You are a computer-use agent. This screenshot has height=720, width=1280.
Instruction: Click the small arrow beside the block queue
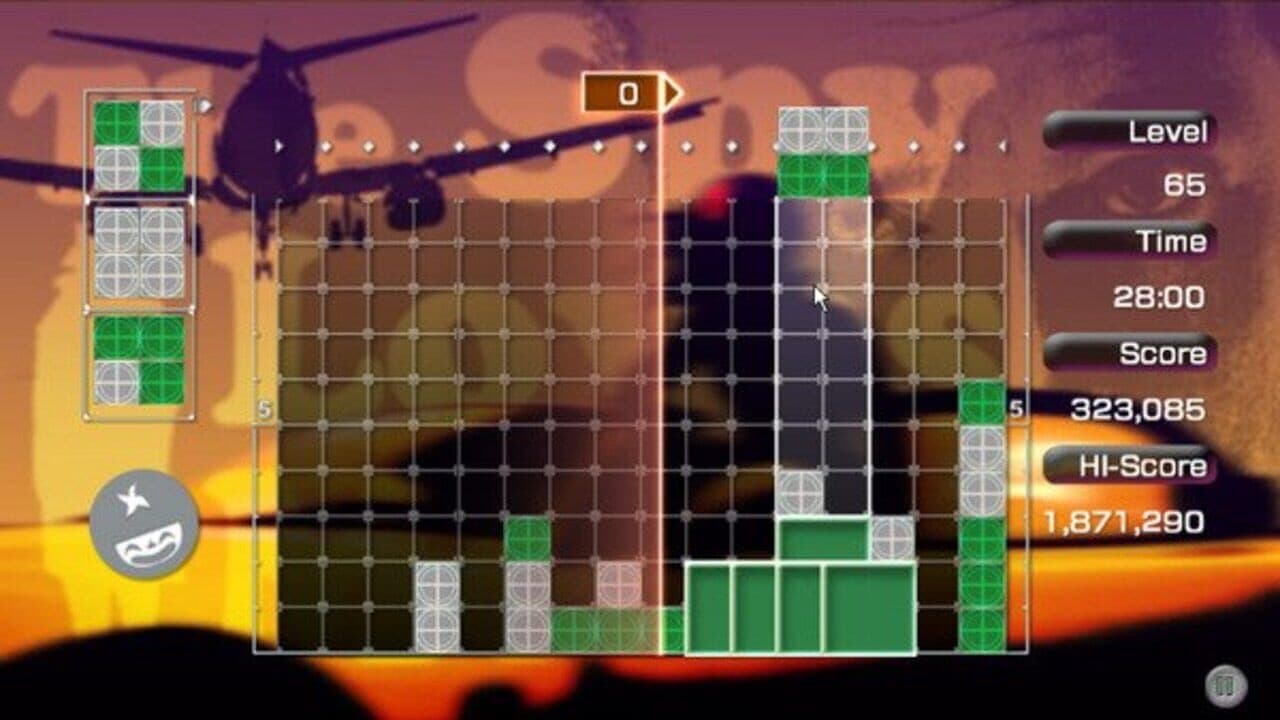coord(203,103)
